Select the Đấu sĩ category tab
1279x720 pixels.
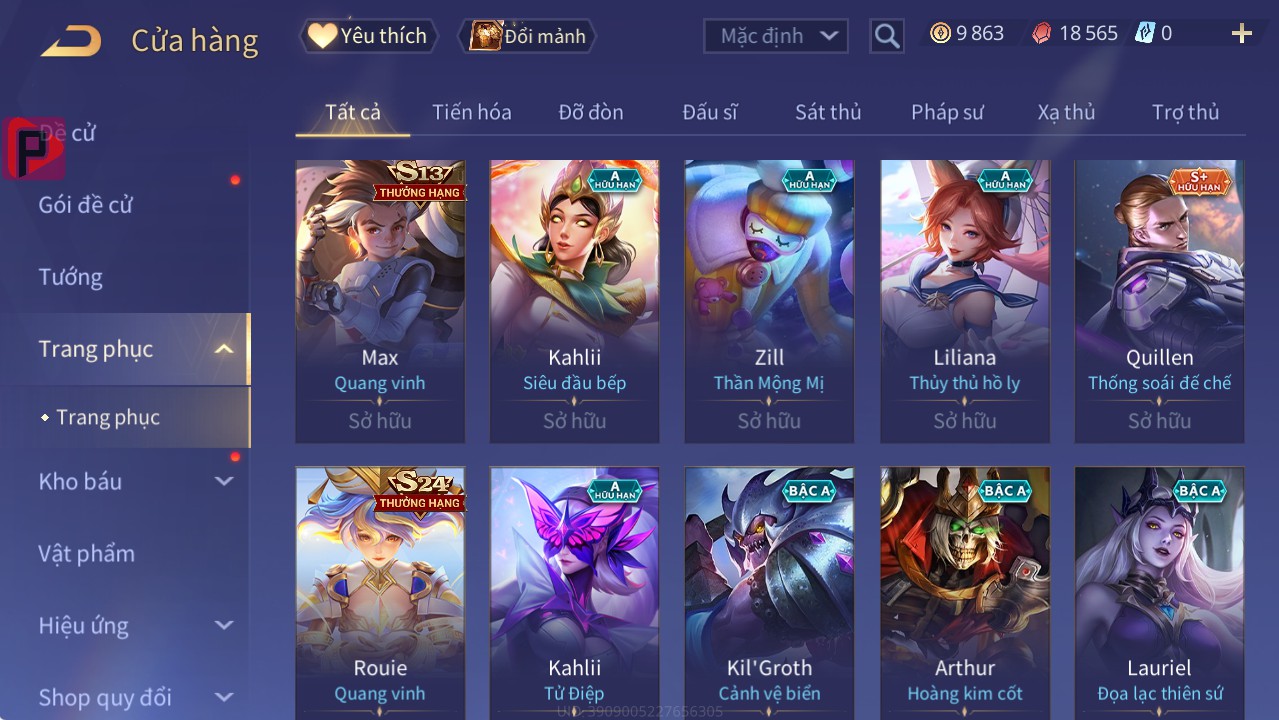(709, 112)
